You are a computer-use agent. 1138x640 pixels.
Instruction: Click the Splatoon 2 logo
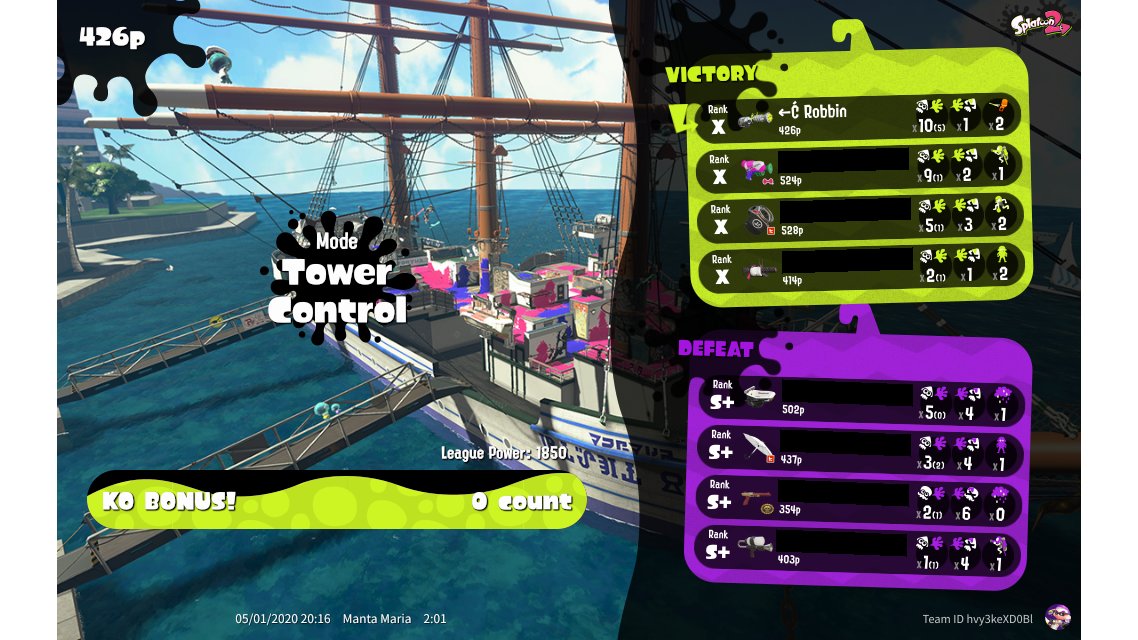(1041, 25)
